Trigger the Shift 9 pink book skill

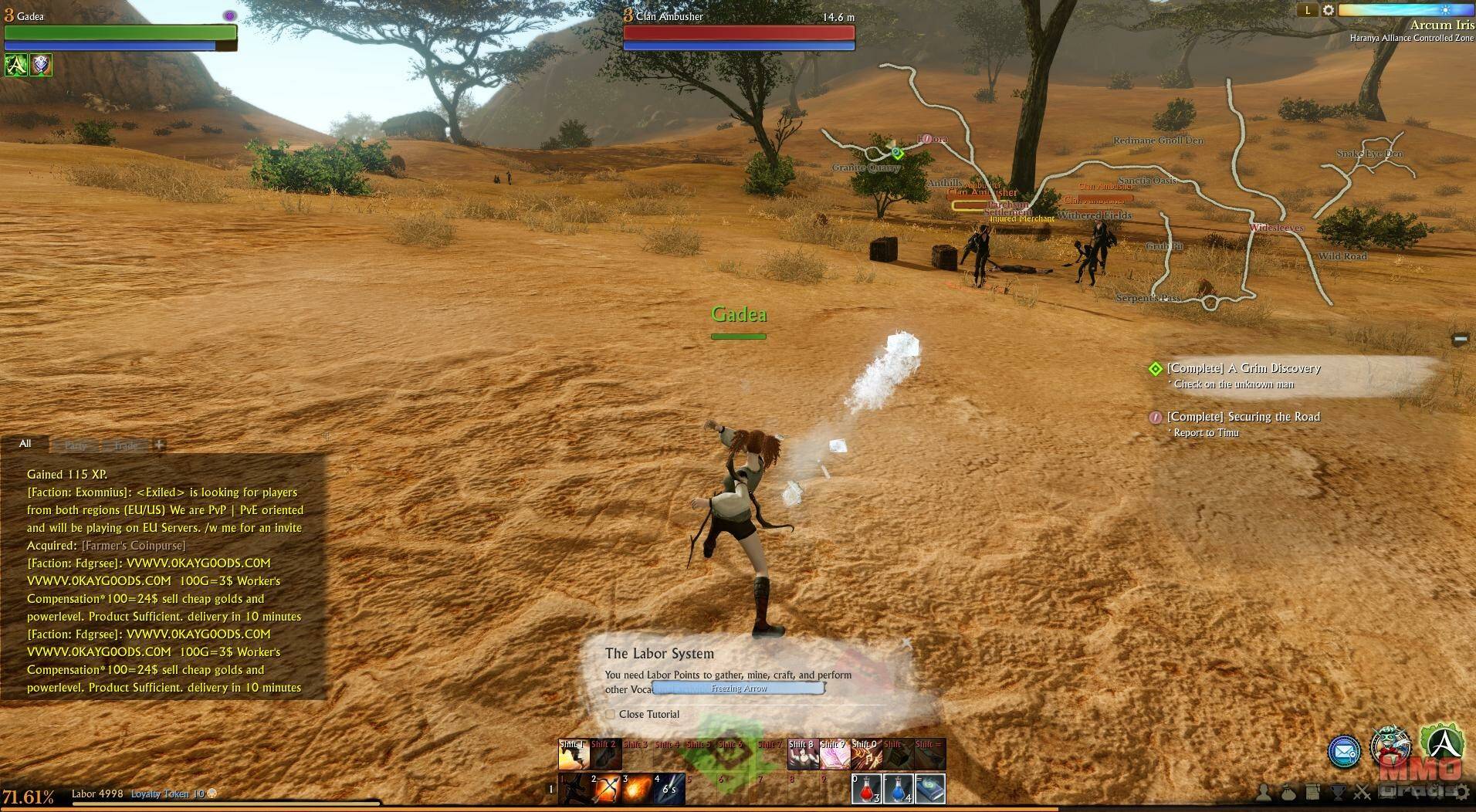834,755
